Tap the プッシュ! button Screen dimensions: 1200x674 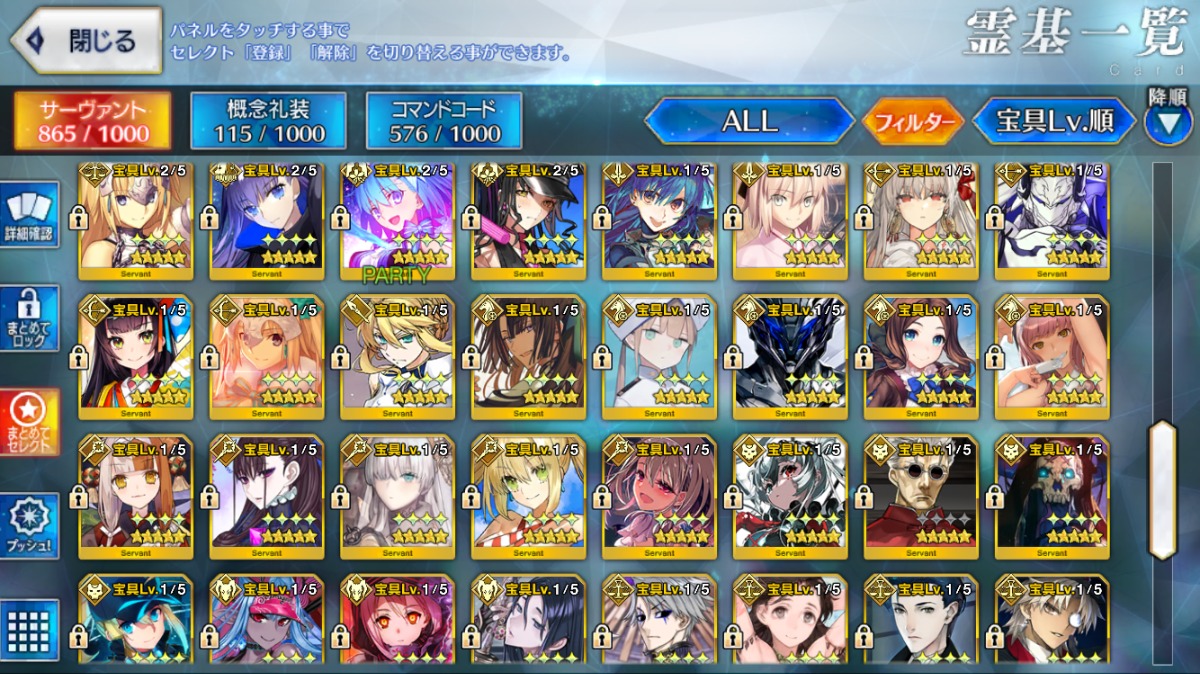pyautogui.click(x=29, y=526)
